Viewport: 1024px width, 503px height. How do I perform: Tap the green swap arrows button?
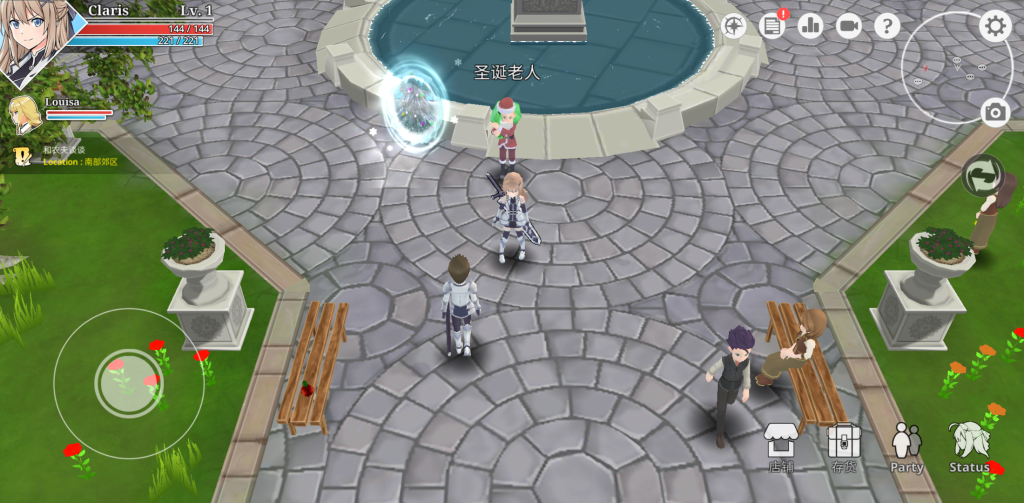pyautogui.click(x=982, y=175)
